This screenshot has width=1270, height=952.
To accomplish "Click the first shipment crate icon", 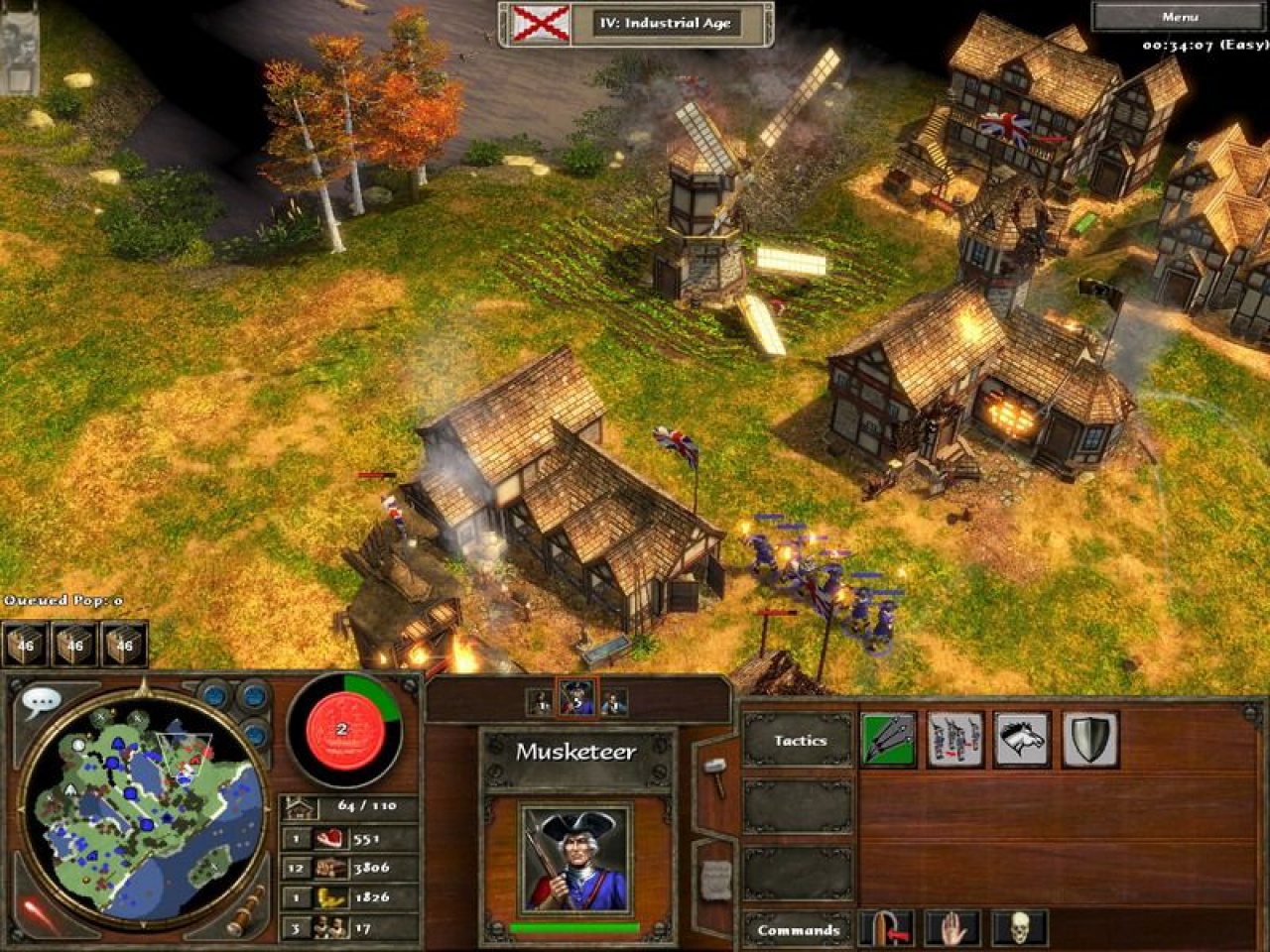I will pos(25,645).
